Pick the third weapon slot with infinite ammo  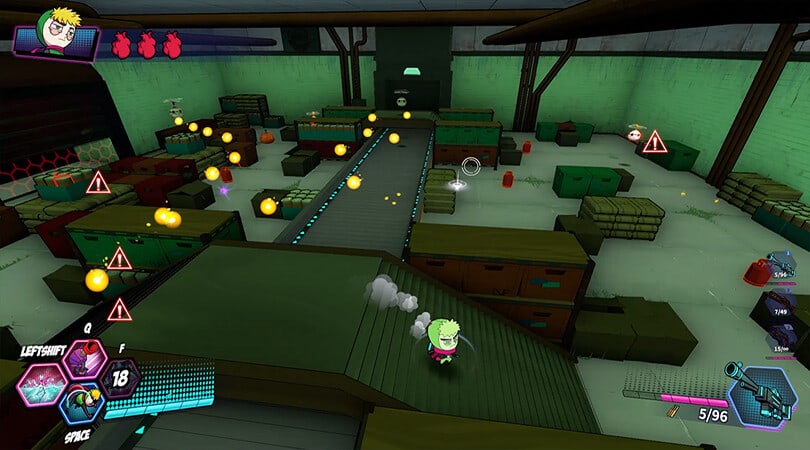pyautogui.click(x=783, y=341)
